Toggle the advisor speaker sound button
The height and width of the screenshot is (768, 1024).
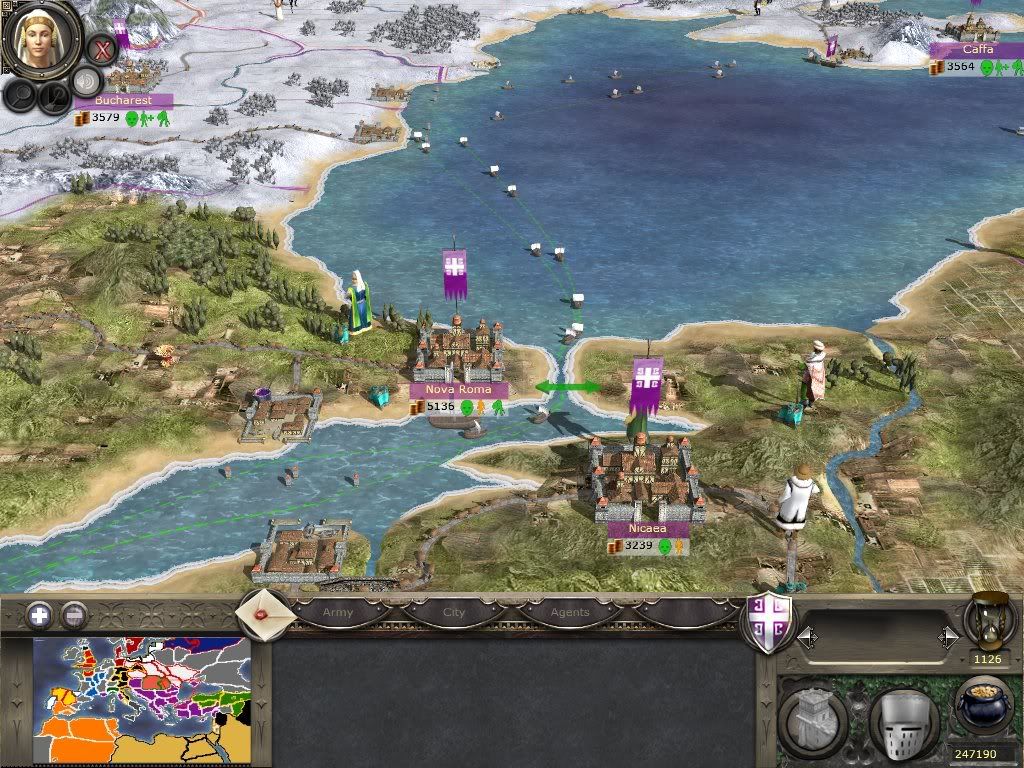87,82
